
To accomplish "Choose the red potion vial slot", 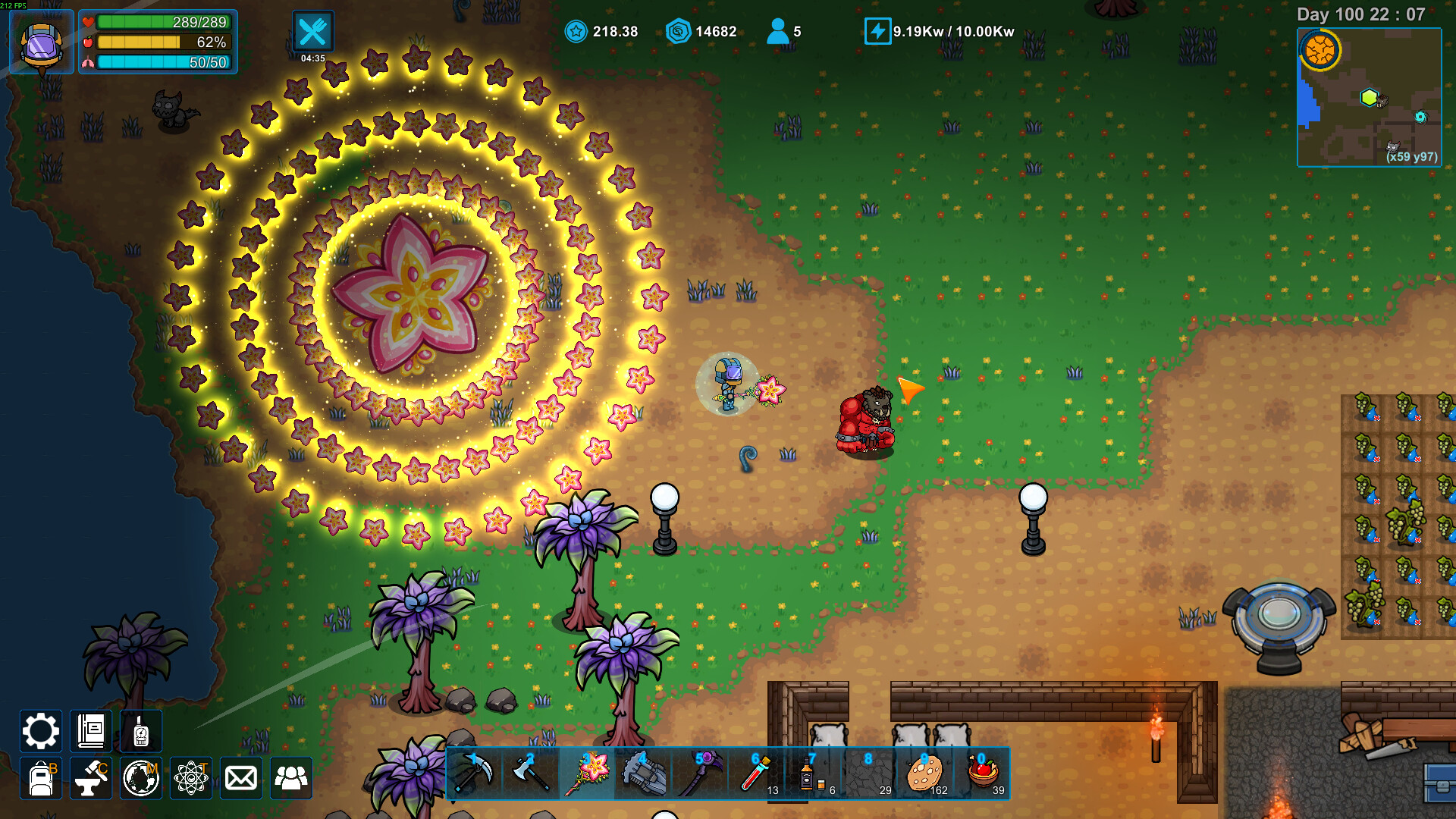I will pos(755,773).
